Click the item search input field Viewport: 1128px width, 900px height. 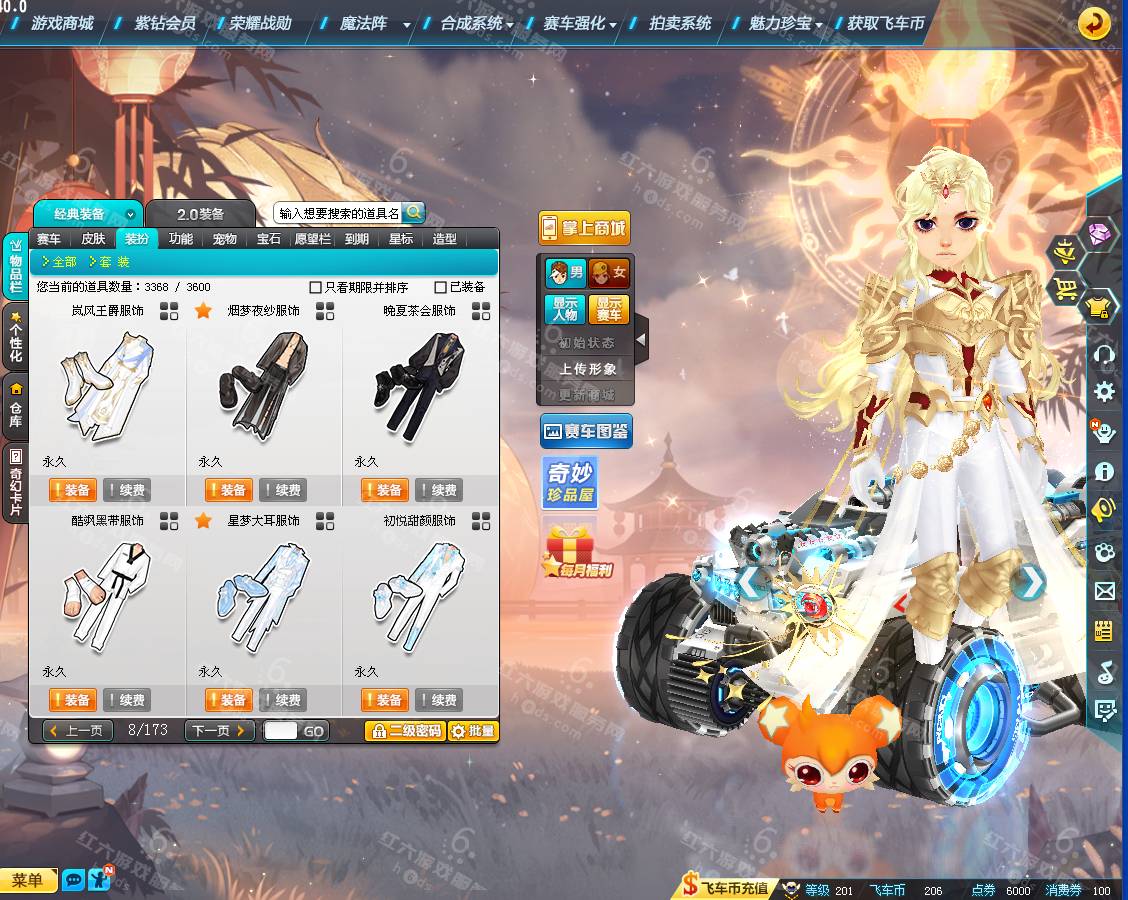[338, 213]
